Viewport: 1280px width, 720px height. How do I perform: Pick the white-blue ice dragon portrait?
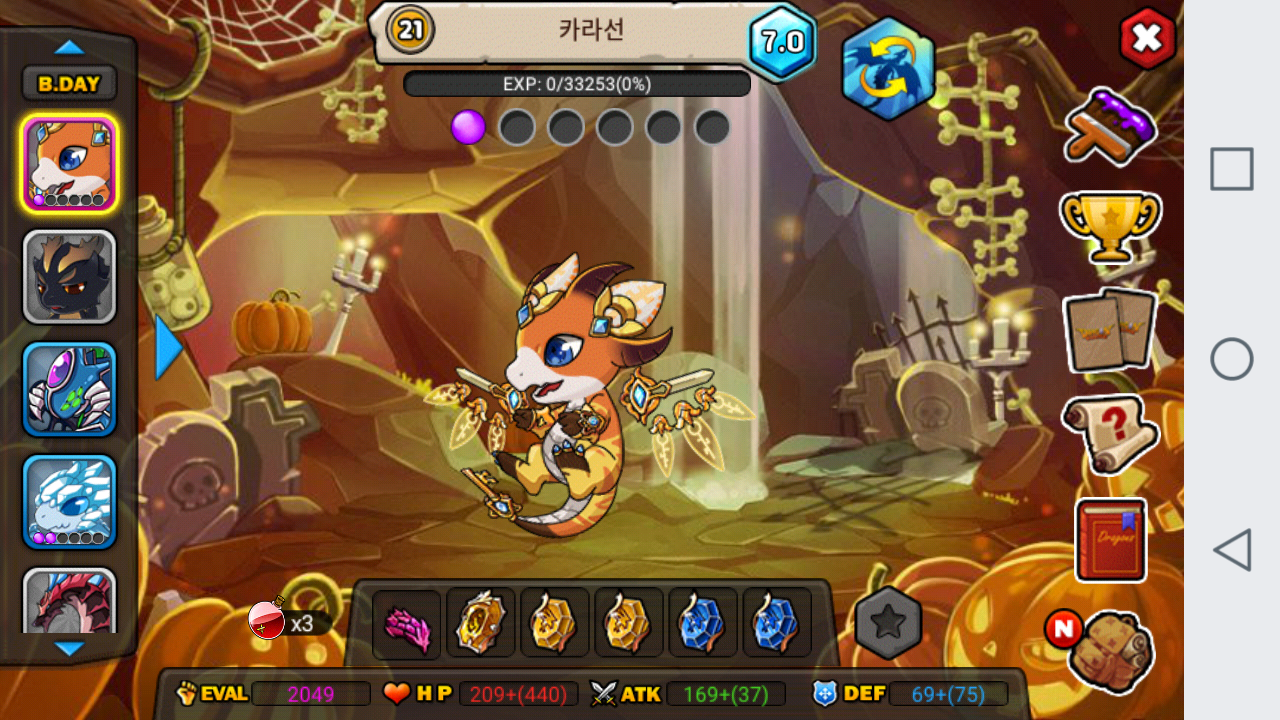pyautogui.click(x=69, y=502)
